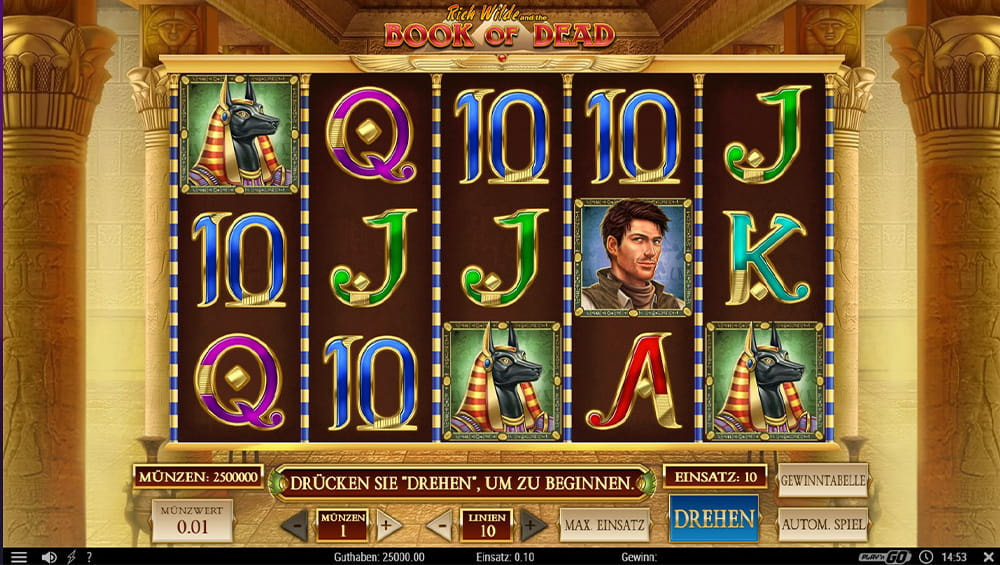Toggle the lightning bolt quick-spin icon
The height and width of the screenshot is (565, 1000).
(71, 557)
